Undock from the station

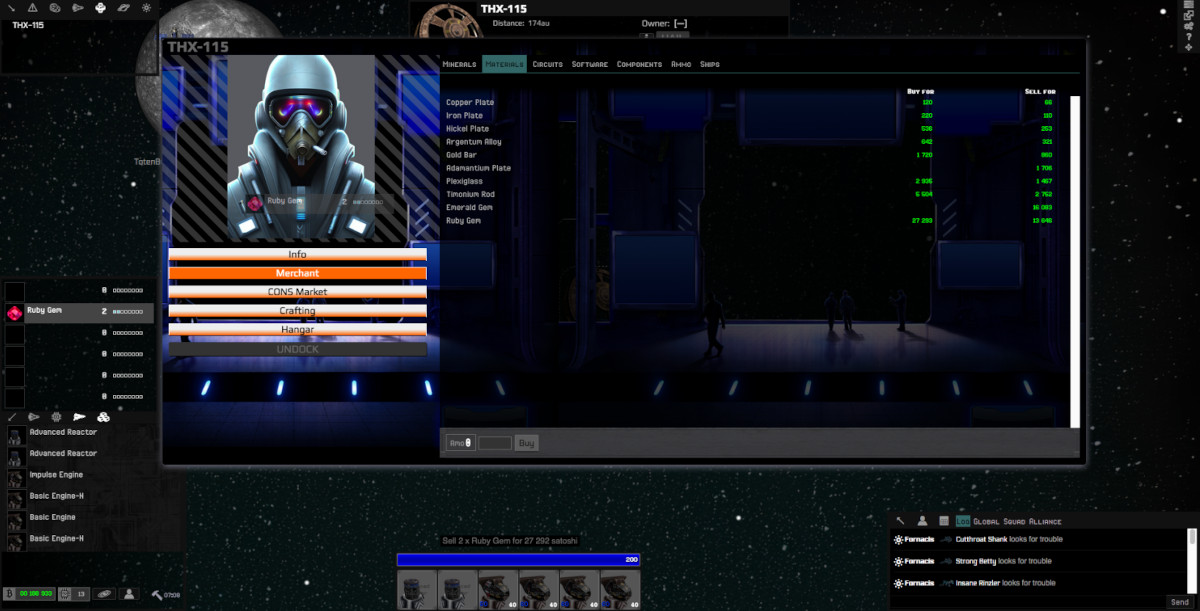(297, 349)
